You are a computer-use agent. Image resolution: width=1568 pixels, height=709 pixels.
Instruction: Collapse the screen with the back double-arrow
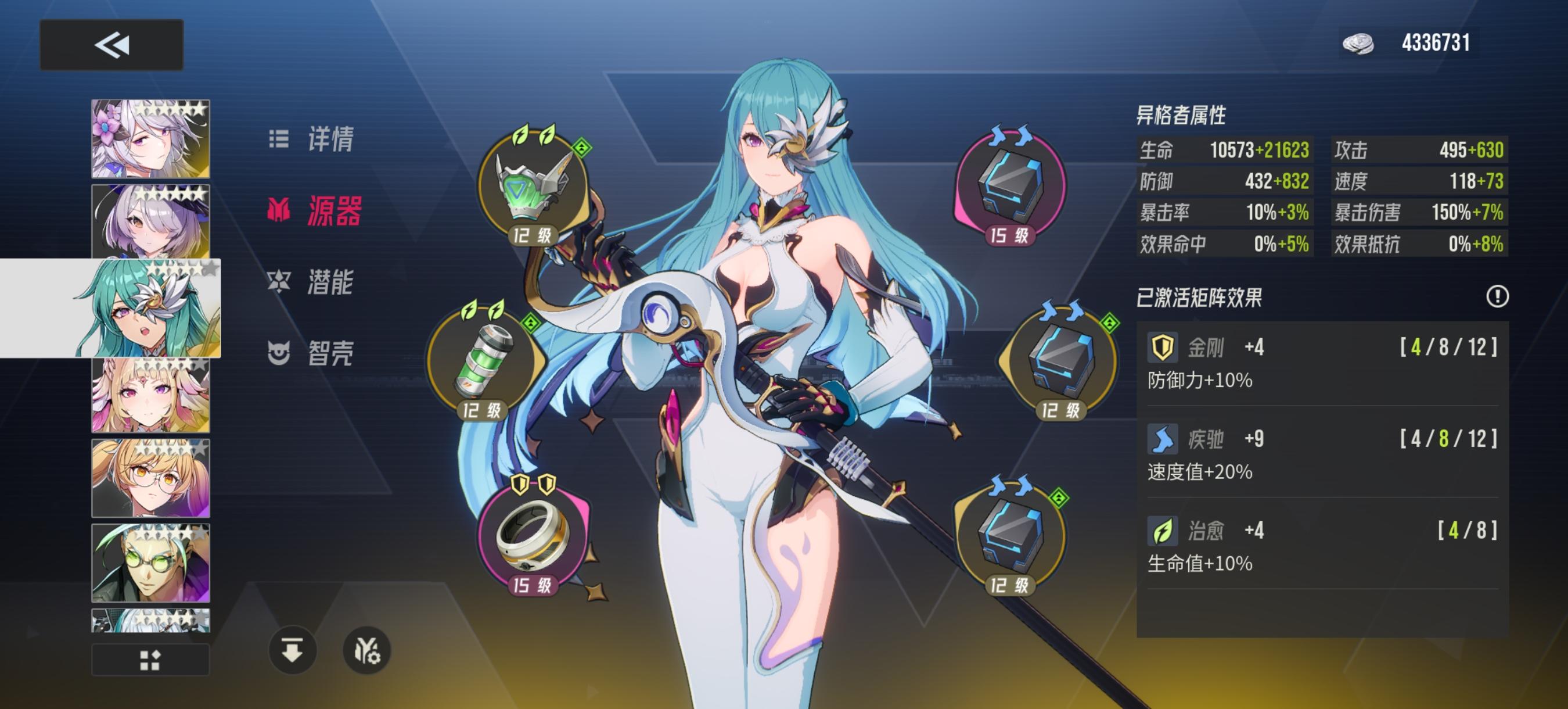[112, 46]
